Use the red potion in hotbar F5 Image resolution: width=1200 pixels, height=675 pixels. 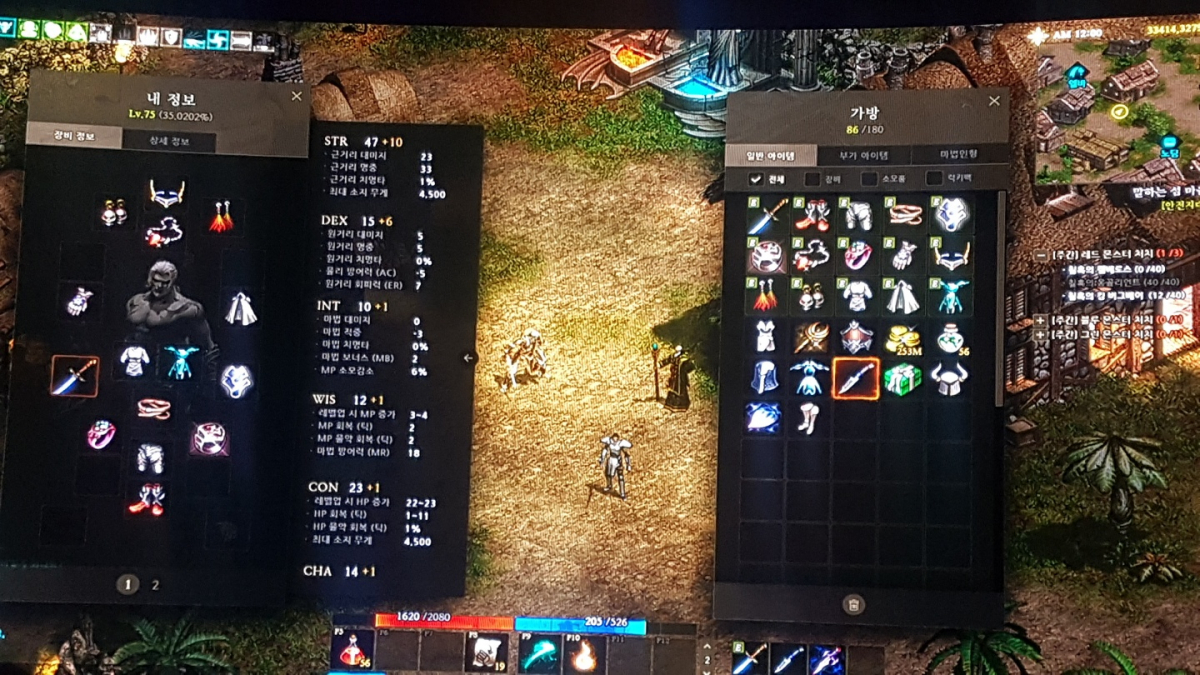click(352, 652)
